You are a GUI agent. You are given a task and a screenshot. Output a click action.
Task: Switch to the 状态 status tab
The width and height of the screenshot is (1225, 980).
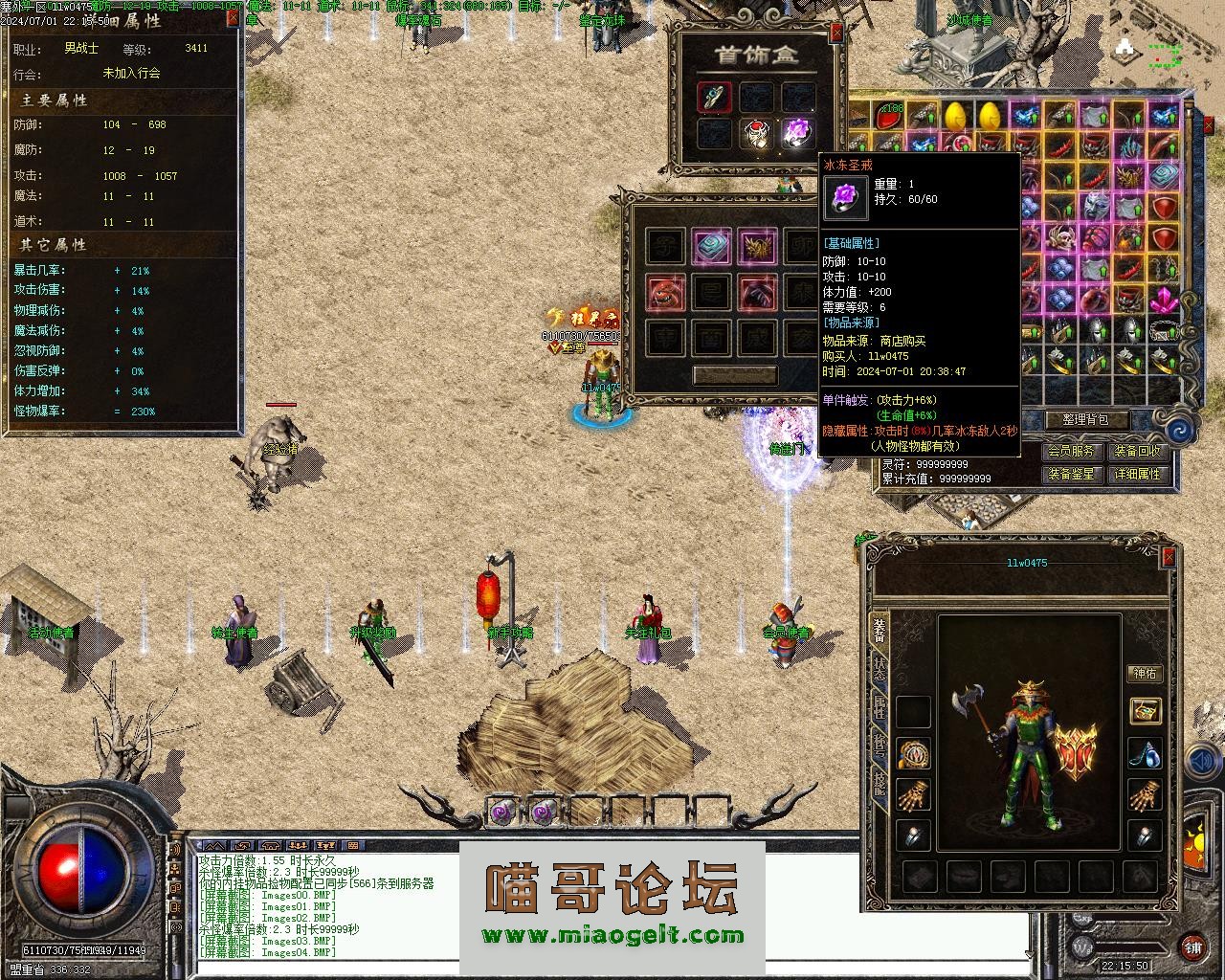pos(879,669)
